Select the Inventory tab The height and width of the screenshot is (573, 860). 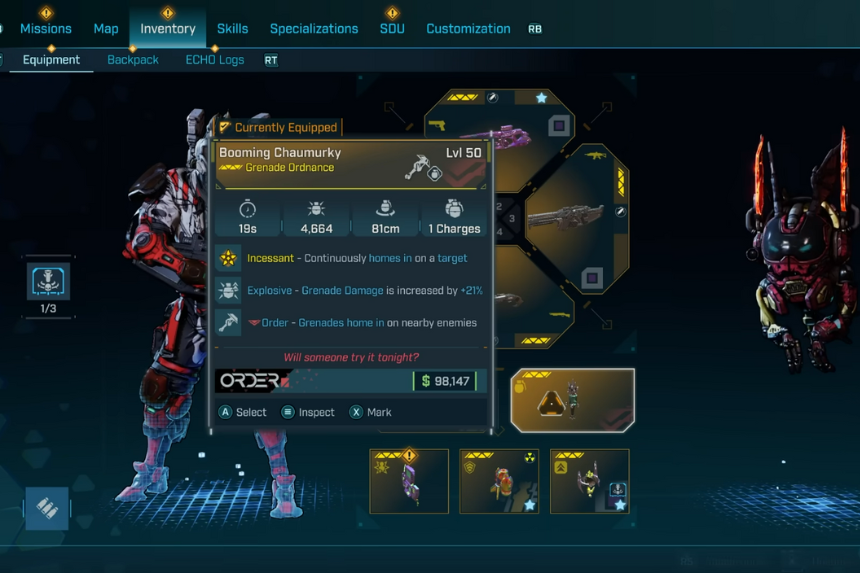coord(168,29)
